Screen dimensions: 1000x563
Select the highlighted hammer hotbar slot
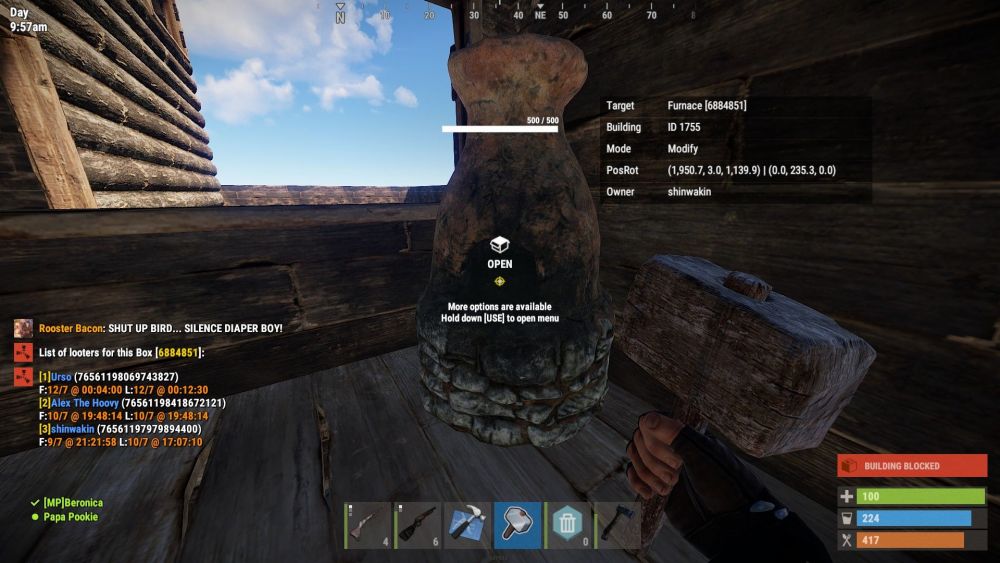coord(517,526)
